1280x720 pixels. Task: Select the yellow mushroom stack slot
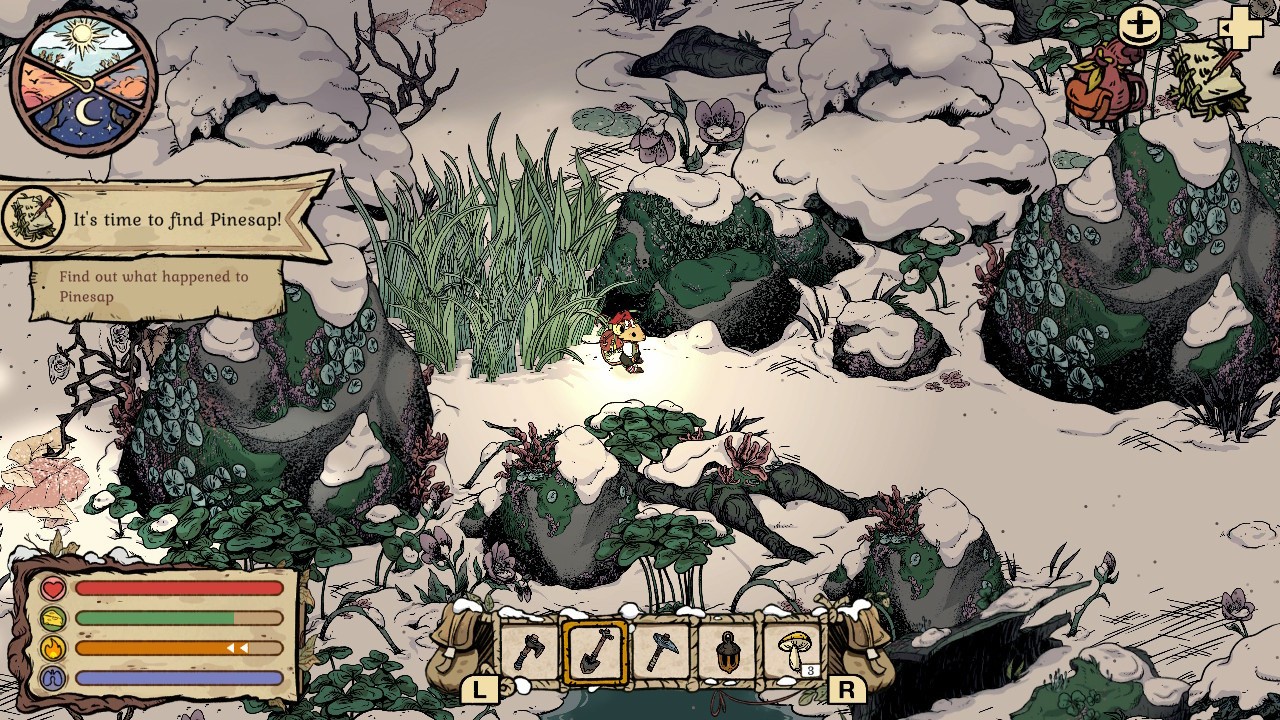[794, 652]
